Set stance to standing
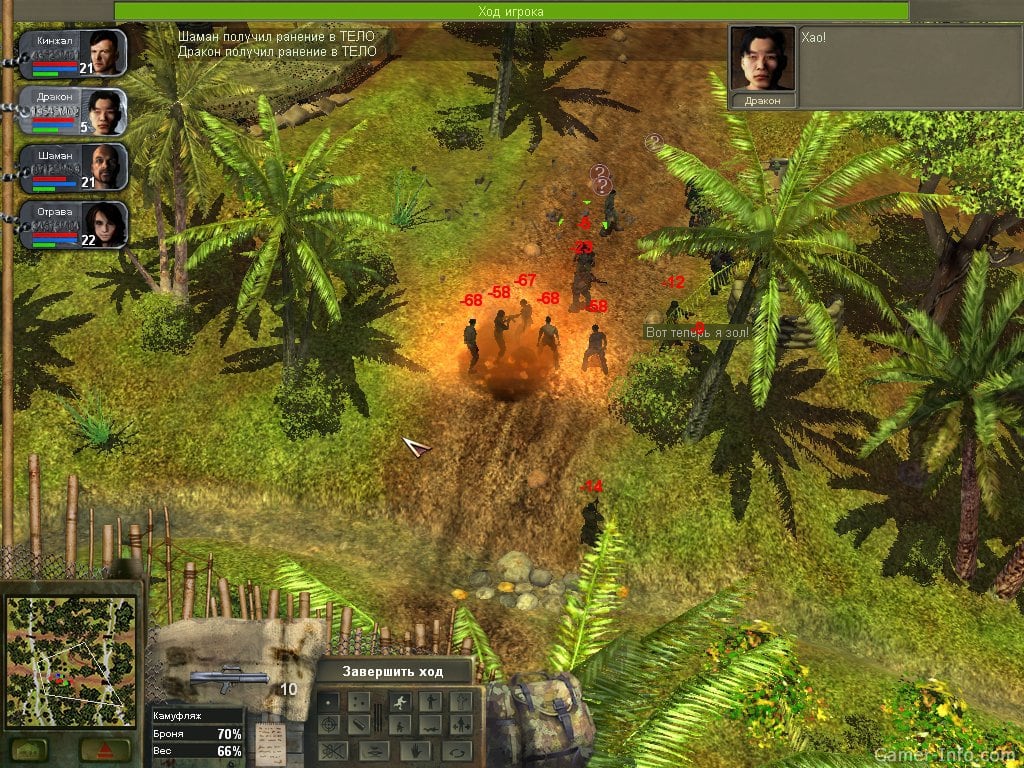 click(x=431, y=702)
